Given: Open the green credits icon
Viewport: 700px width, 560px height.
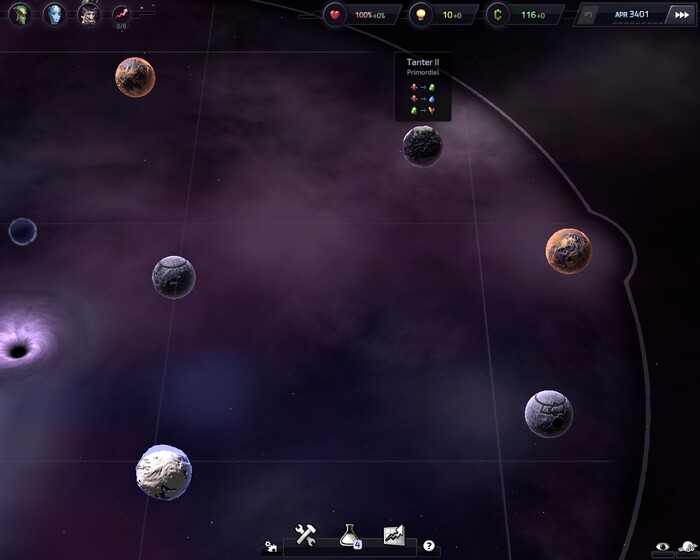Looking at the screenshot, I should (x=499, y=15).
